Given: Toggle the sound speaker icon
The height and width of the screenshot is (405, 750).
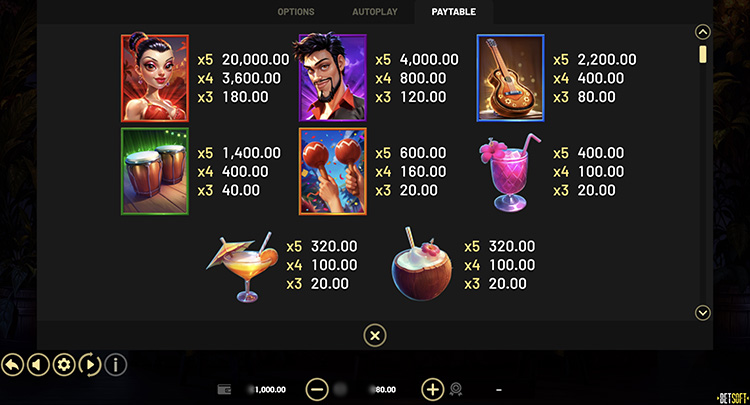Looking at the screenshot, I should click(38, 364).
